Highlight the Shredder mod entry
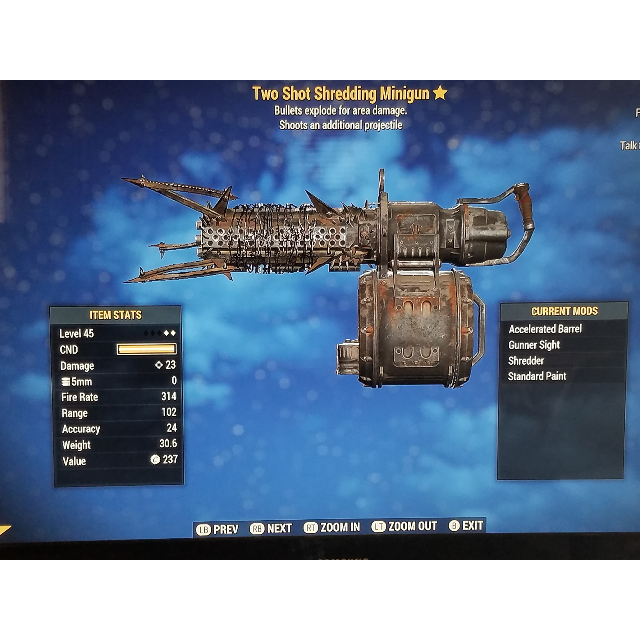 point(527,361)
